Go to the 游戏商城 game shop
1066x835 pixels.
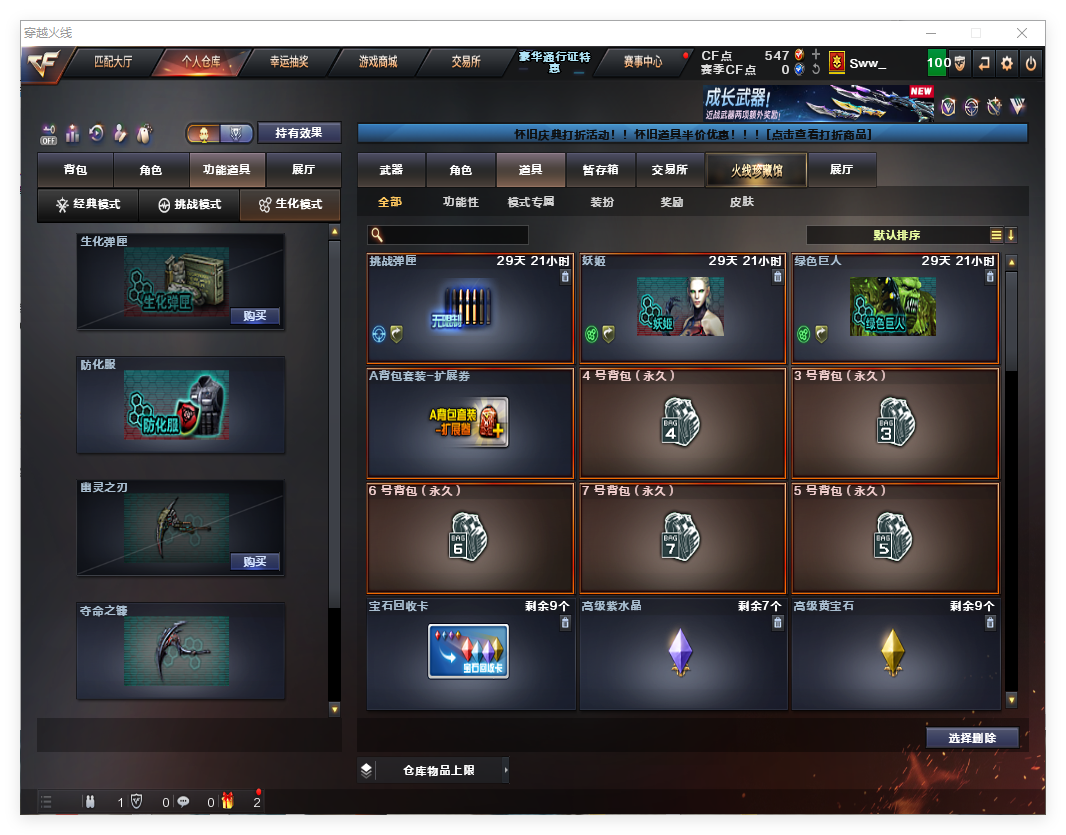(x=377, y=62)
